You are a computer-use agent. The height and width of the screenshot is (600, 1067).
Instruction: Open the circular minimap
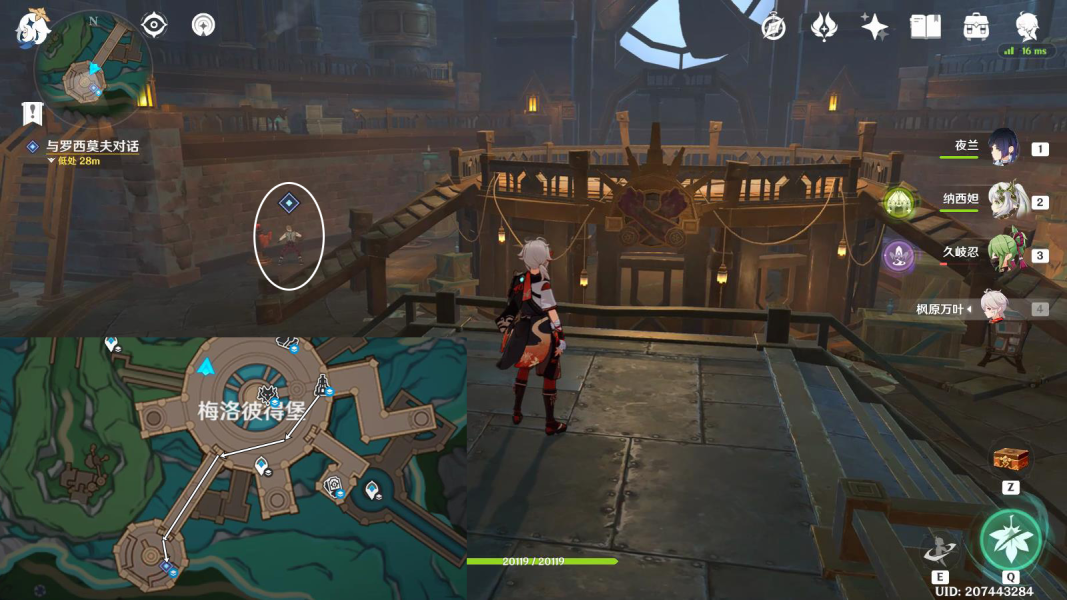pos(92,68)
